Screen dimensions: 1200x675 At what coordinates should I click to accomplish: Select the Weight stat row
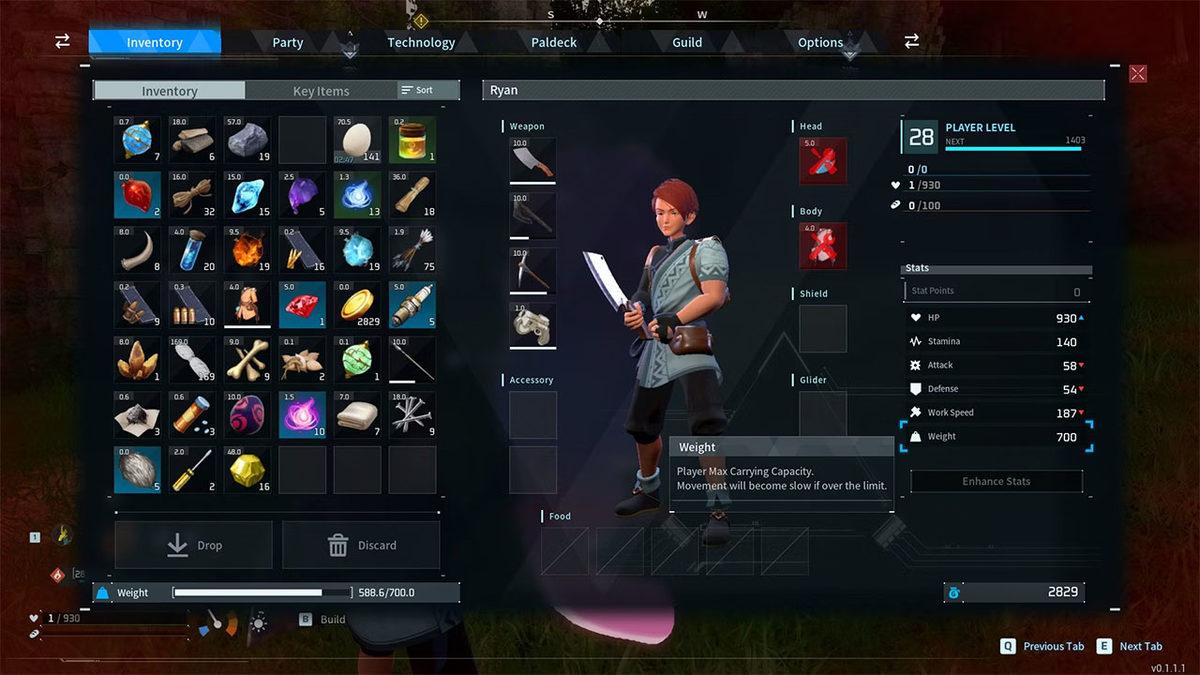point(996,437)
